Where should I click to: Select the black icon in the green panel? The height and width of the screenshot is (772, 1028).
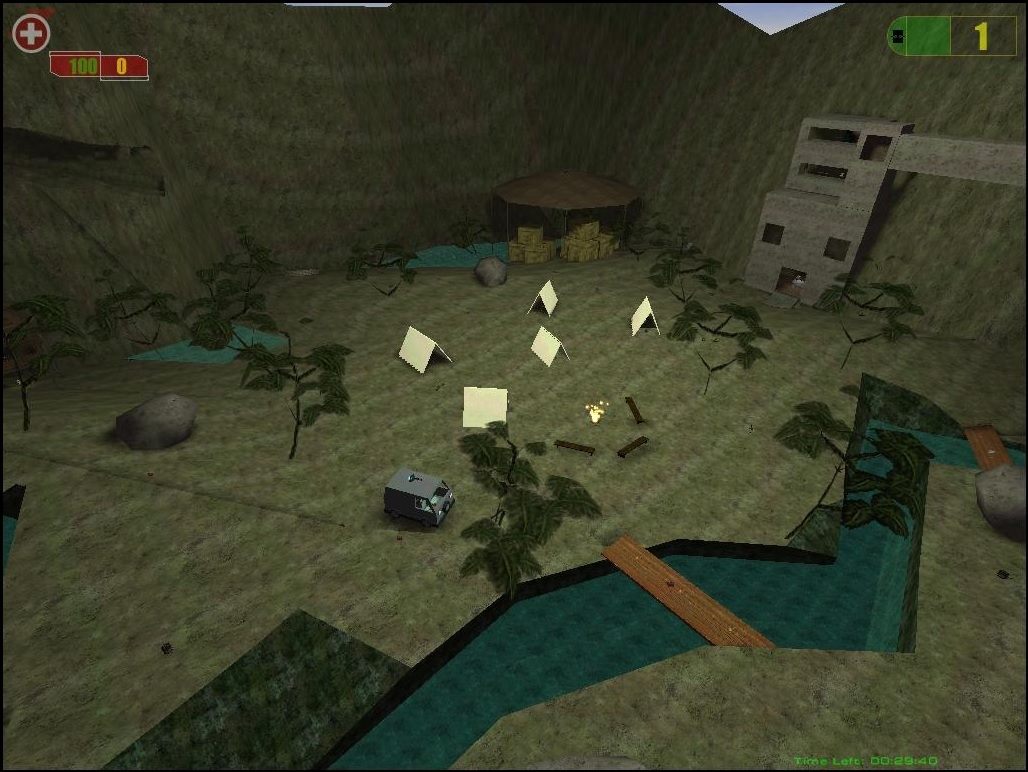(898, 36)
